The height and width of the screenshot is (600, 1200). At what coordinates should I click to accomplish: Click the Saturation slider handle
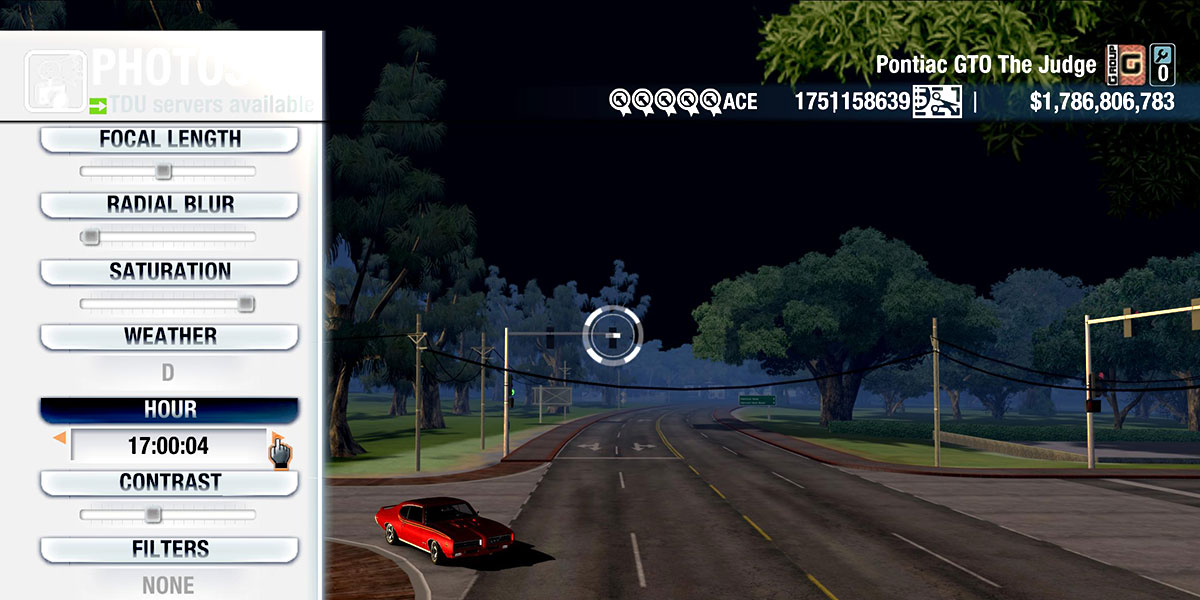pos(245,304)
